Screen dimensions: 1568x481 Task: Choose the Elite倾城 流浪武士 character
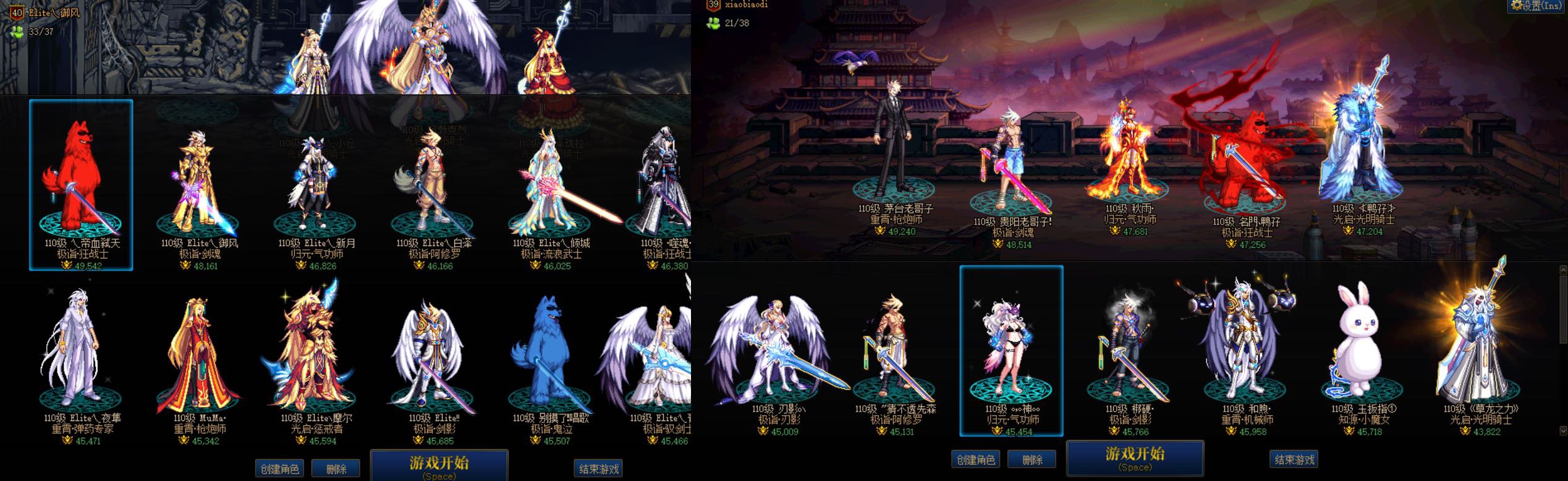549,185
